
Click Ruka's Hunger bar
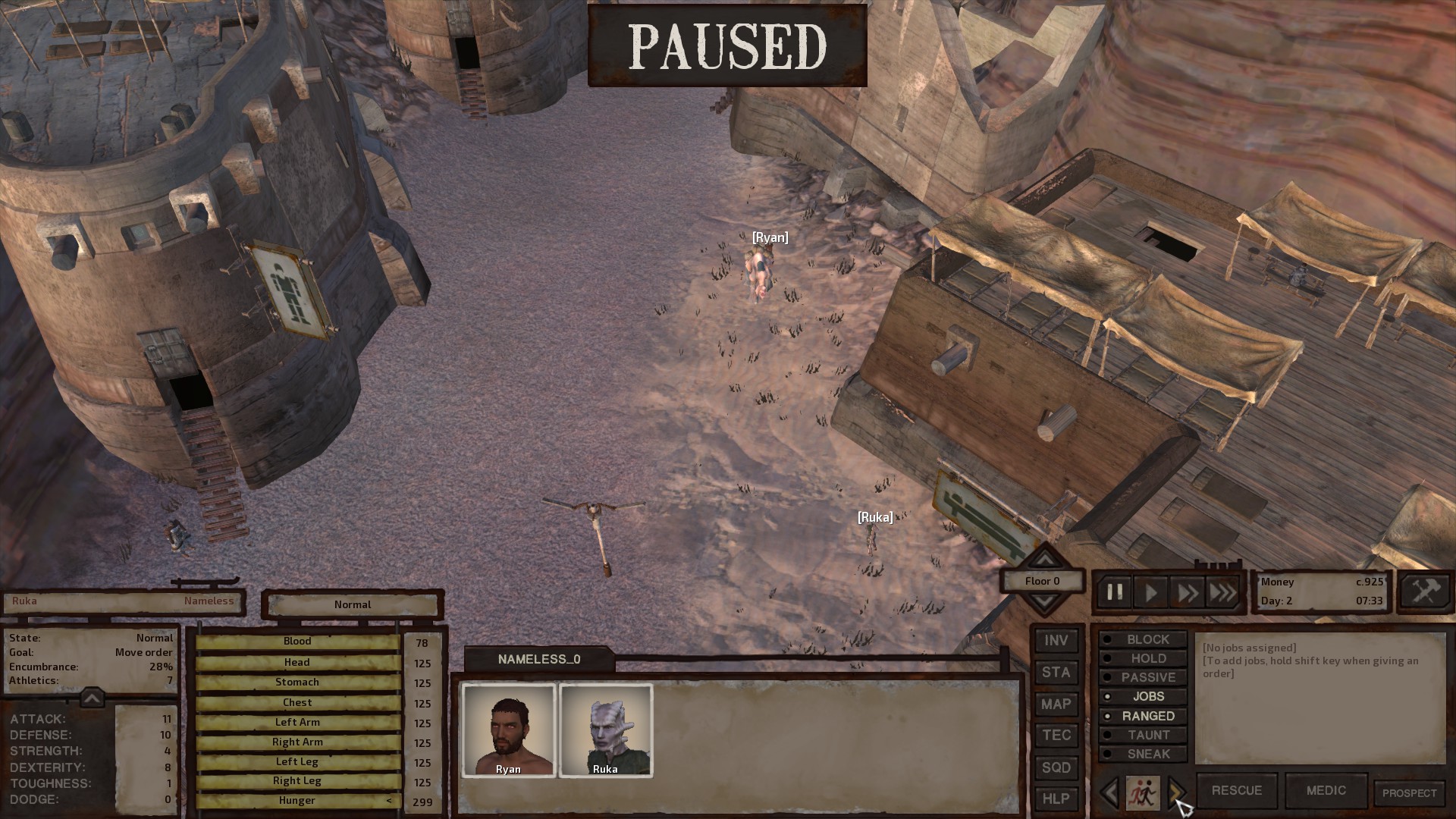[297, 800]
